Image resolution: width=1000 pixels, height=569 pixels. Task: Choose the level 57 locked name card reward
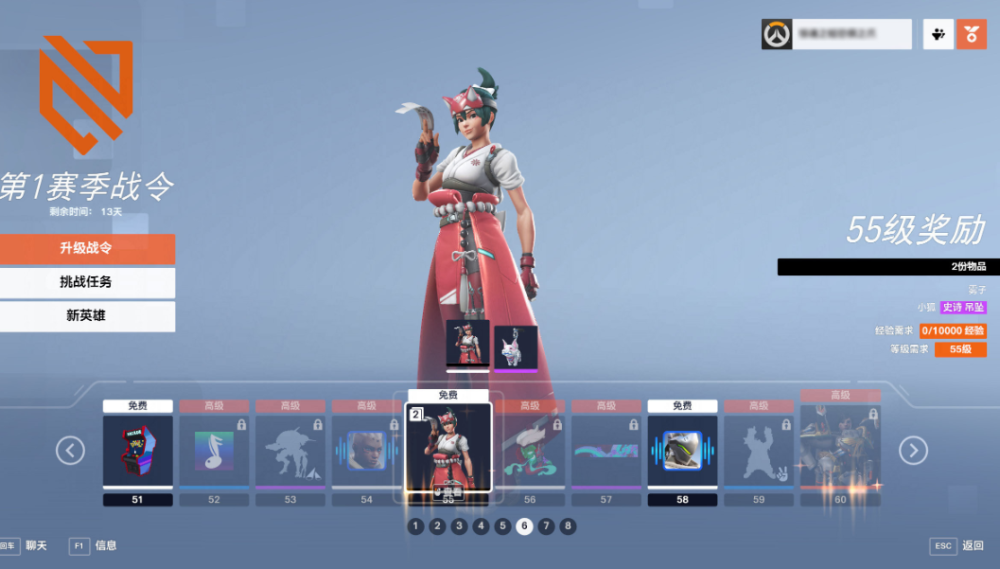pos(606,451)
